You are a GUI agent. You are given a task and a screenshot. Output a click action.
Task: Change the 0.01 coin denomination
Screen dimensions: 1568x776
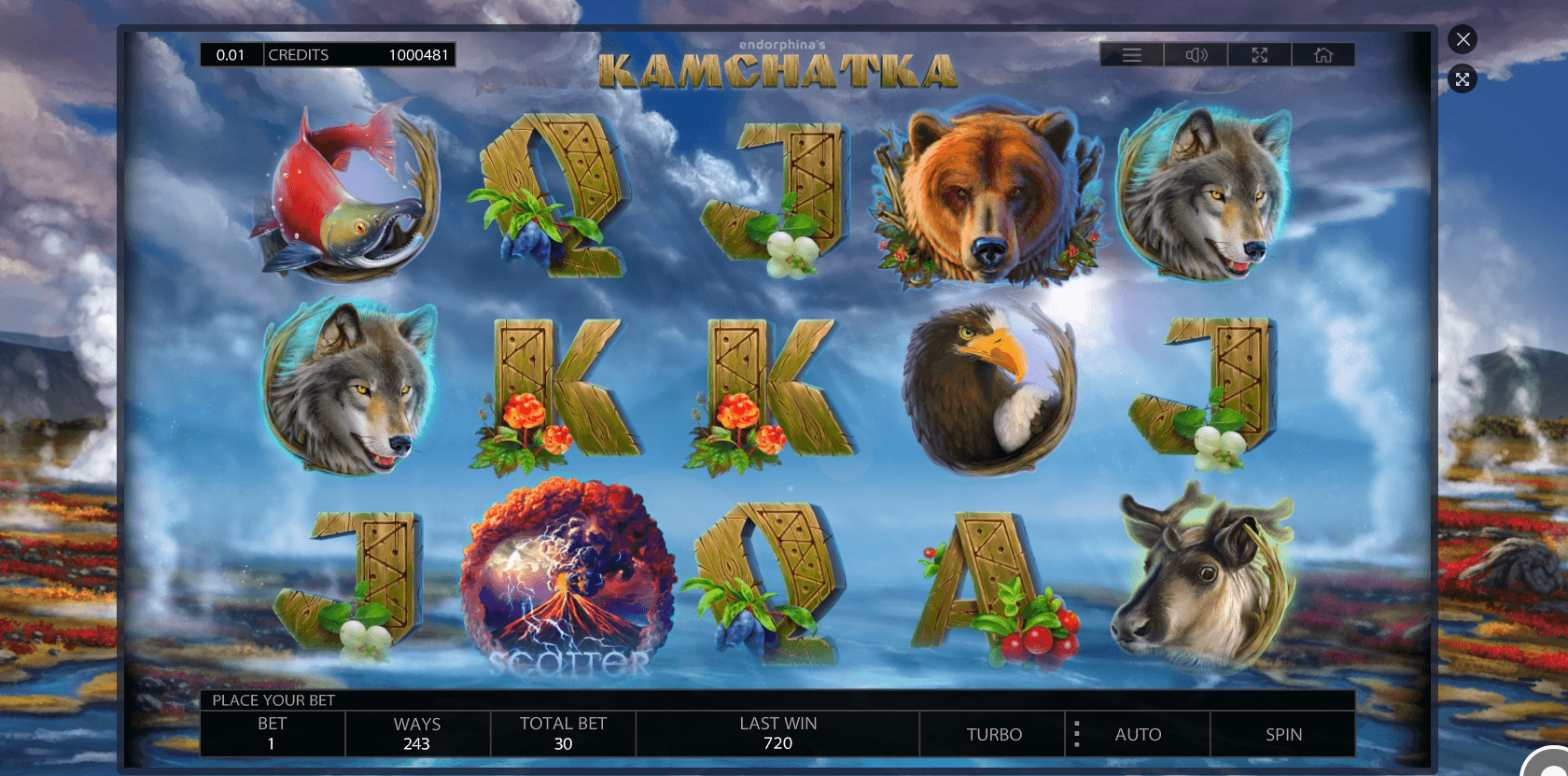231,55
